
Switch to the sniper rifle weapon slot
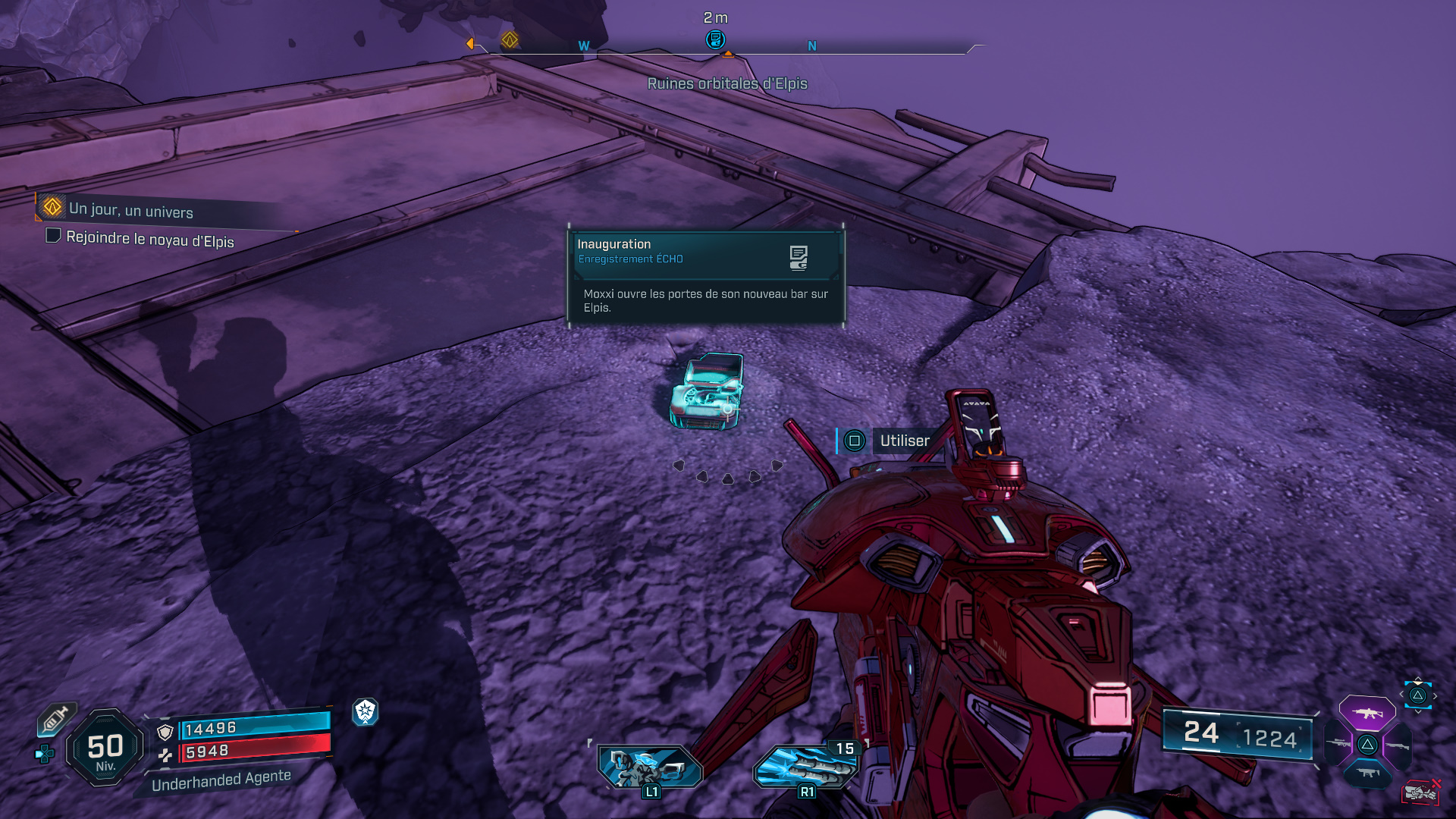tap(1338, 744)
